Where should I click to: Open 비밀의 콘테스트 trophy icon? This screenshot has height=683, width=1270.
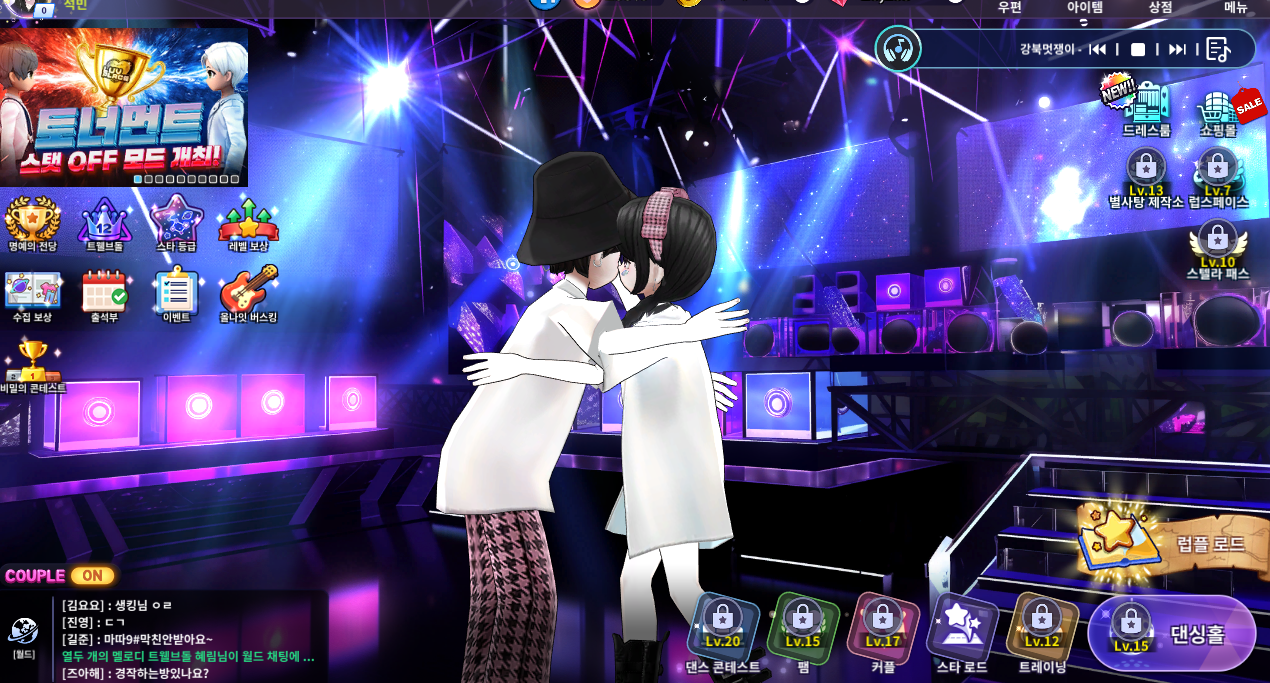click(32, 362)
